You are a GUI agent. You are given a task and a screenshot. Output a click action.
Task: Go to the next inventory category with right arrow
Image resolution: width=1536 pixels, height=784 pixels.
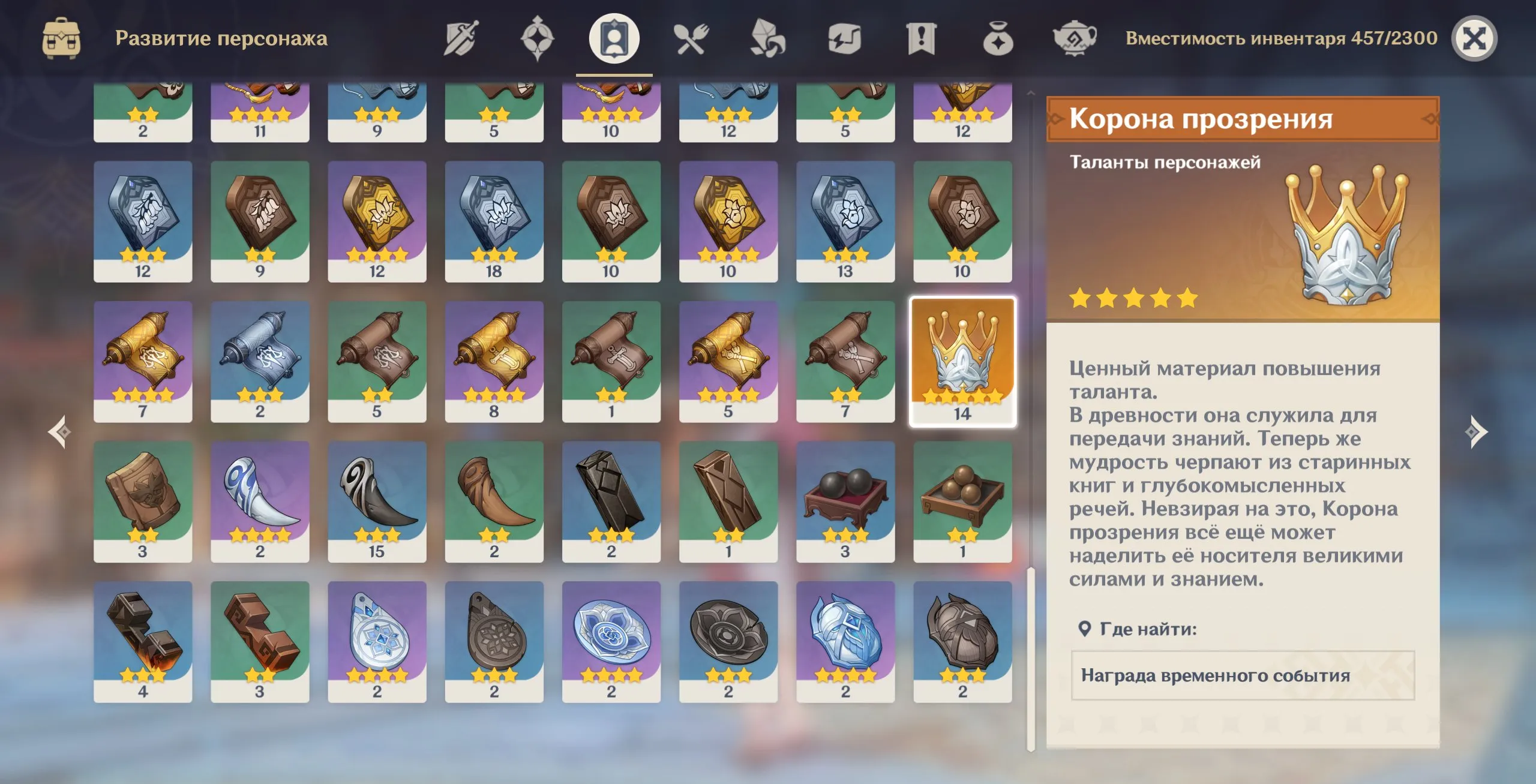[1475, 432]
